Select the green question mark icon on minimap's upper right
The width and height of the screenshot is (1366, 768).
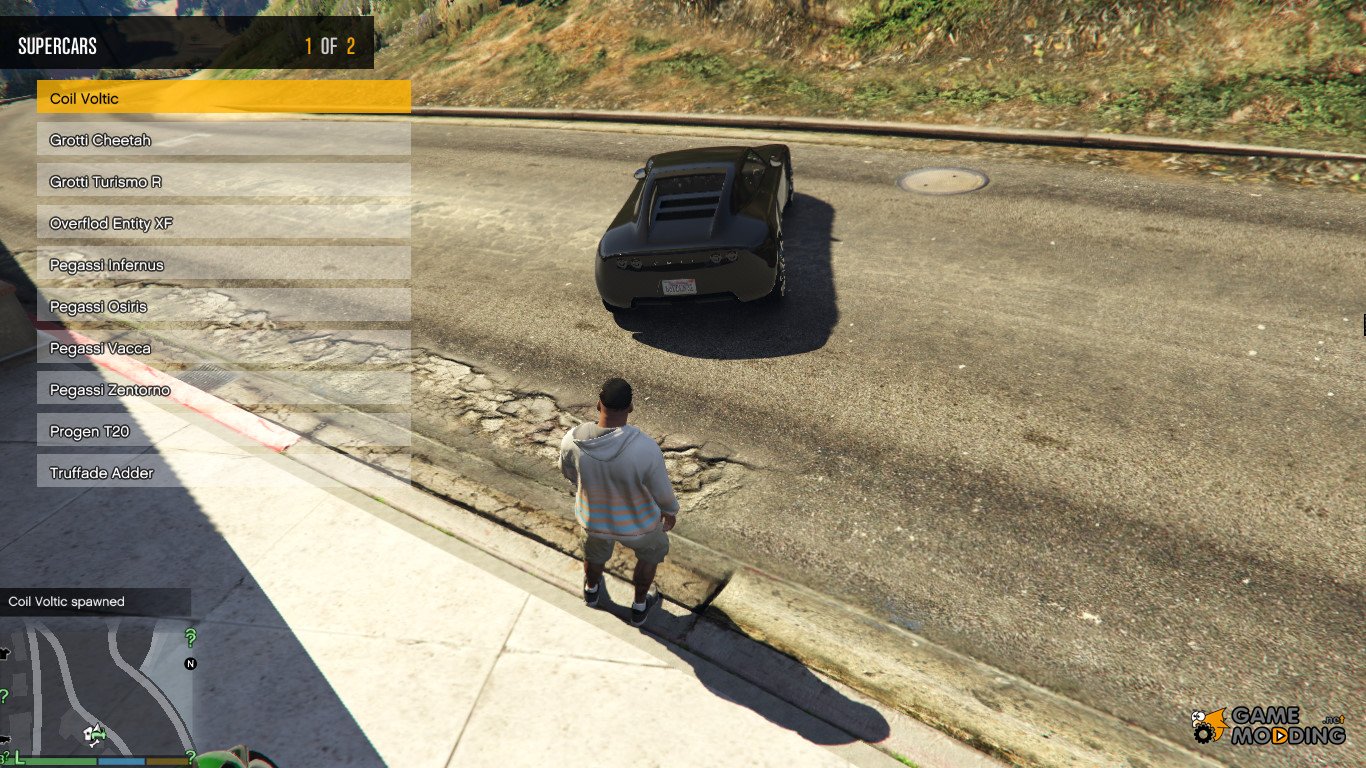pyautogui.click(x=190, y=636)
